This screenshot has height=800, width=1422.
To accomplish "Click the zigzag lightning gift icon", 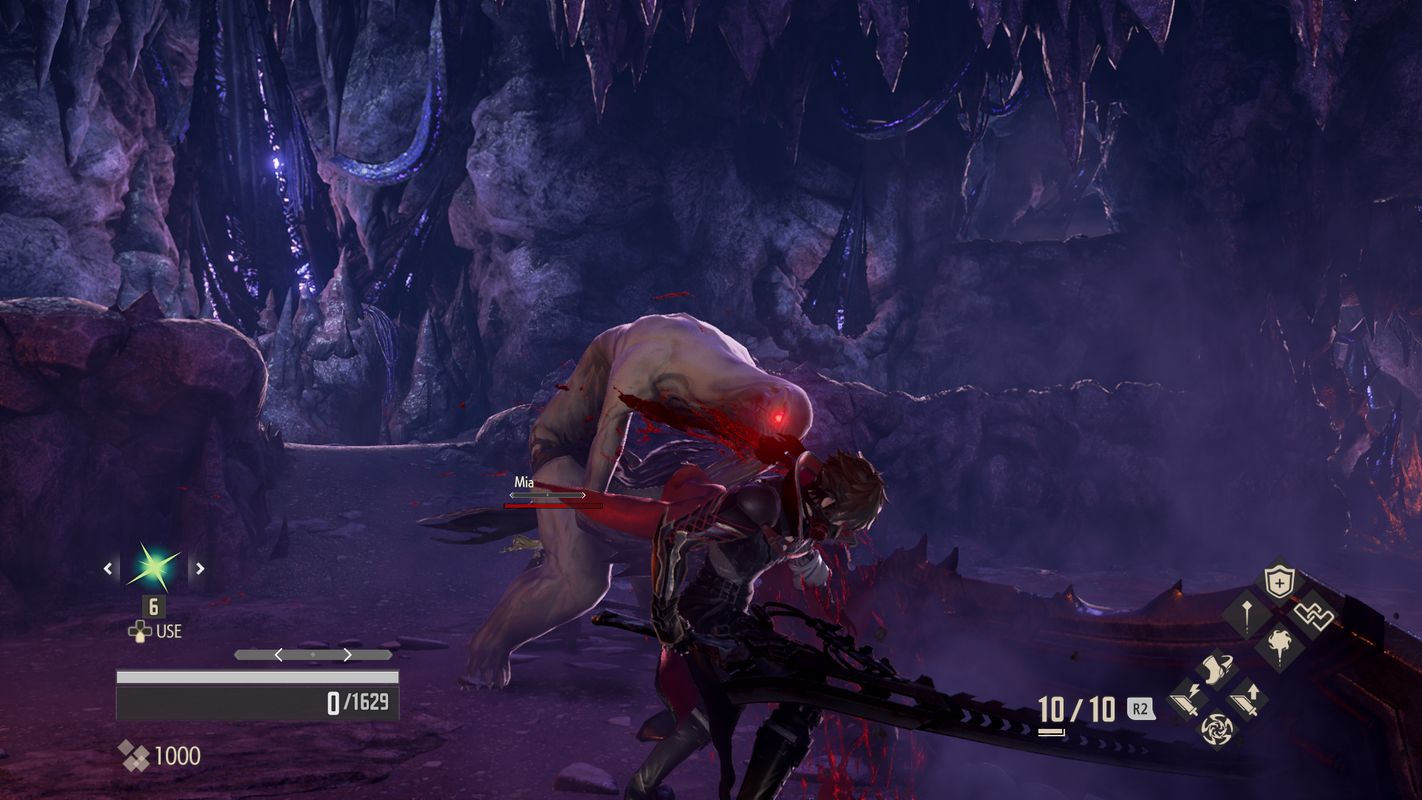I will point(1313,615).
